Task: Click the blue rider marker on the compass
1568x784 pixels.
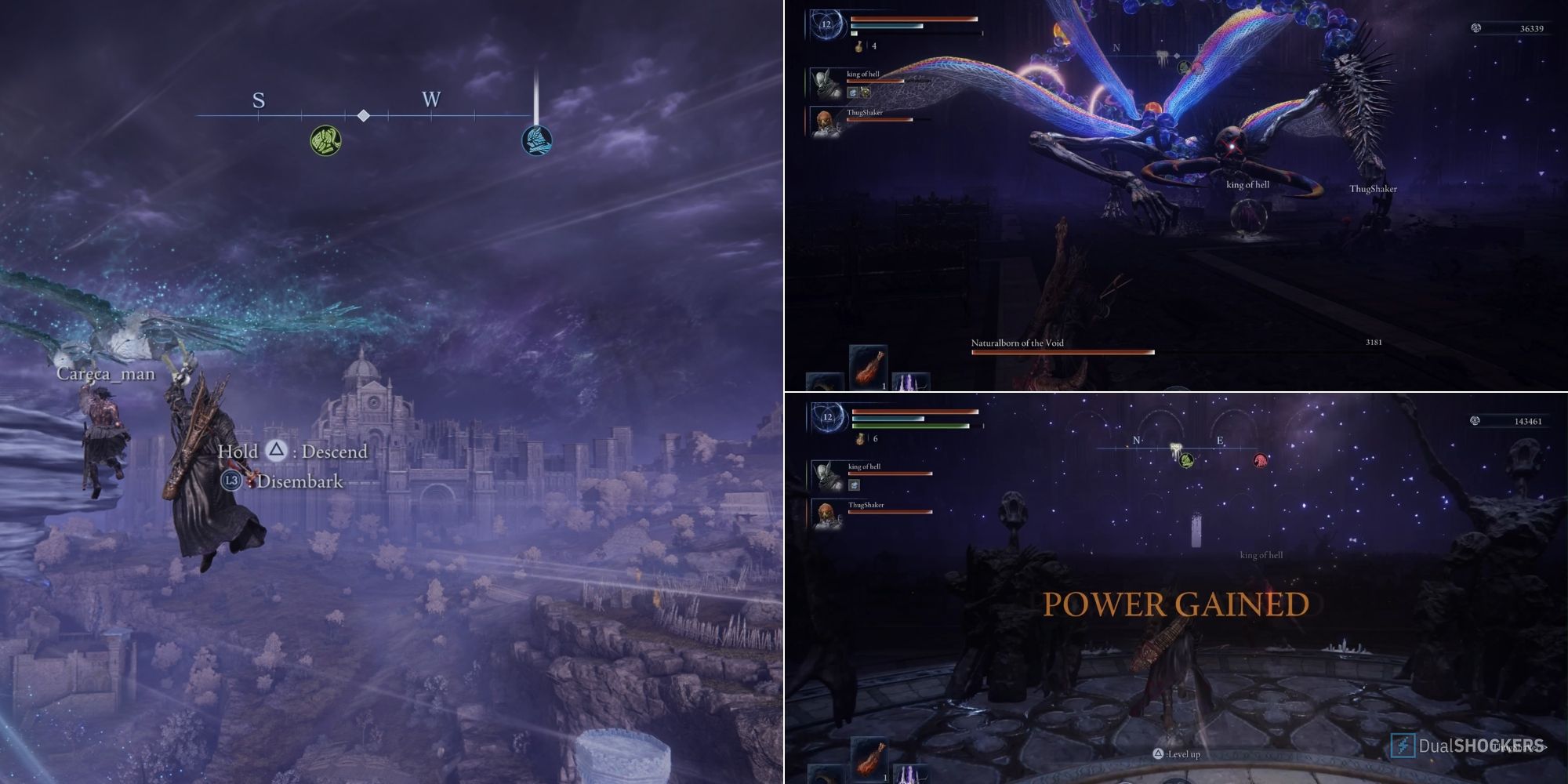Action: point(537,140)
